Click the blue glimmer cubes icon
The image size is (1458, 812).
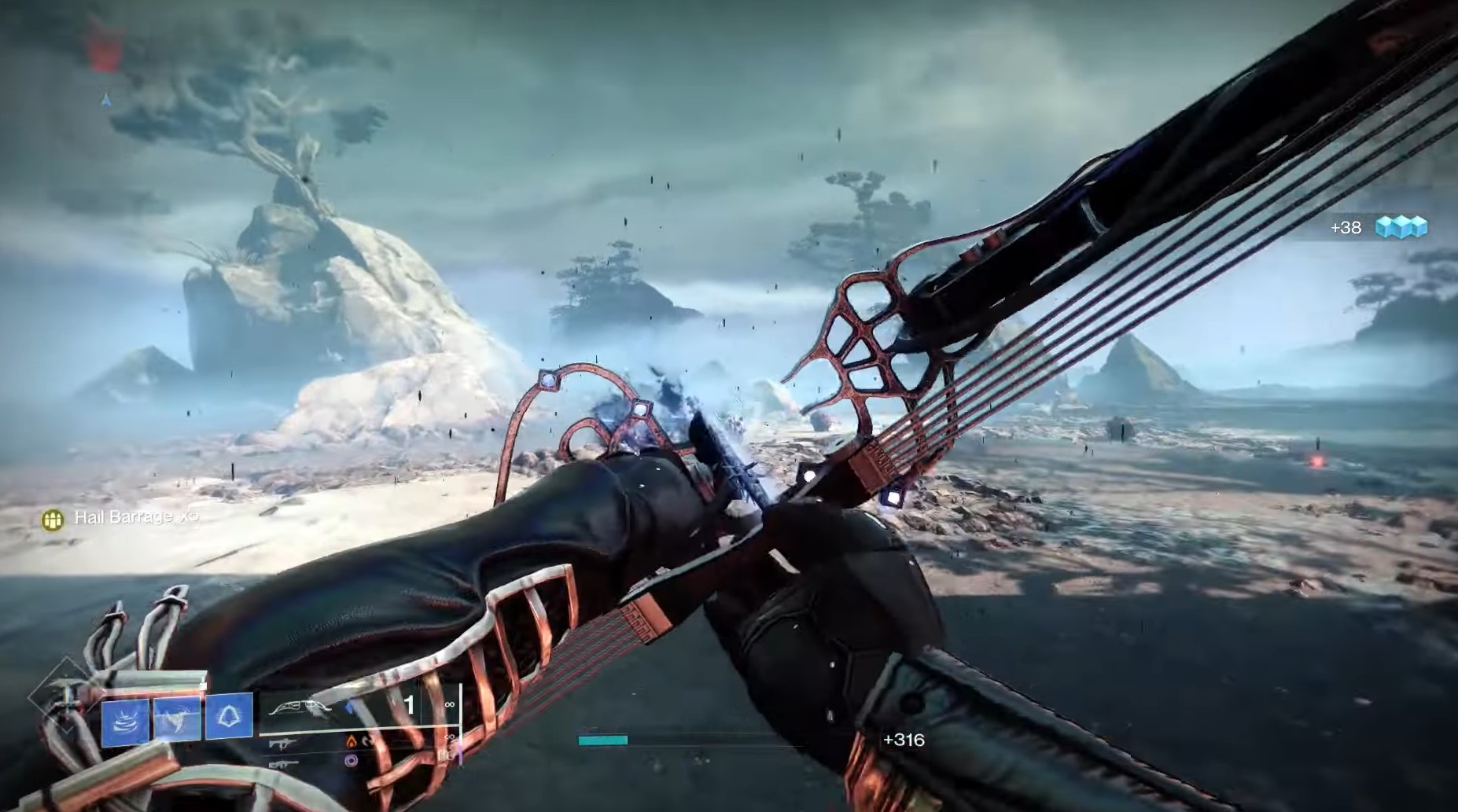1401,227
